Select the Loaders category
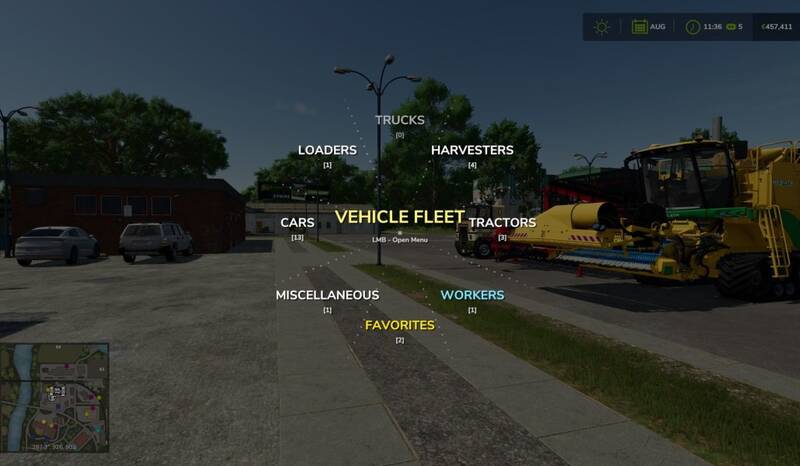 click(x=327, y=150)
